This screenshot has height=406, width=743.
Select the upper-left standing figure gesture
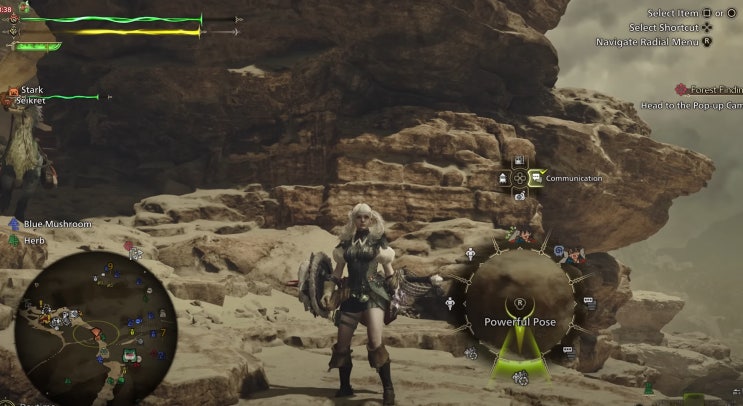tap(470, 254)
